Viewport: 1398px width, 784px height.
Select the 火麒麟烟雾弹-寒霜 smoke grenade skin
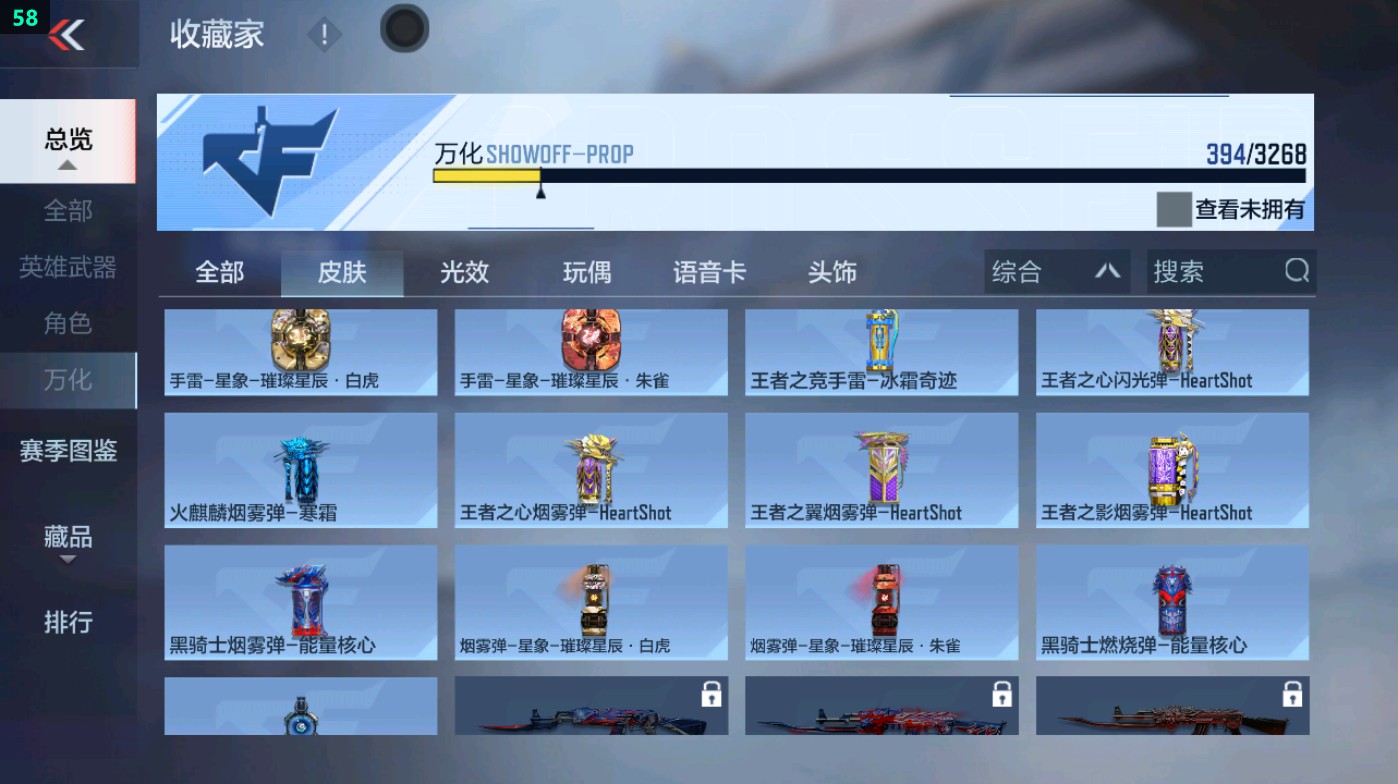click(299, 470)
